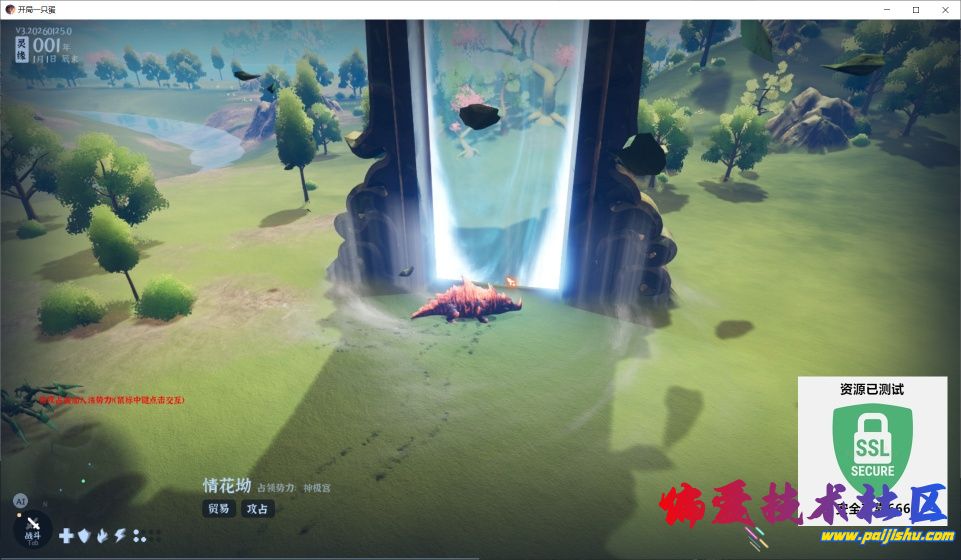The height and width of the screenshot is (560, 961).
Task: Choose the 攻占 conquer button
Action: (258, 508)
